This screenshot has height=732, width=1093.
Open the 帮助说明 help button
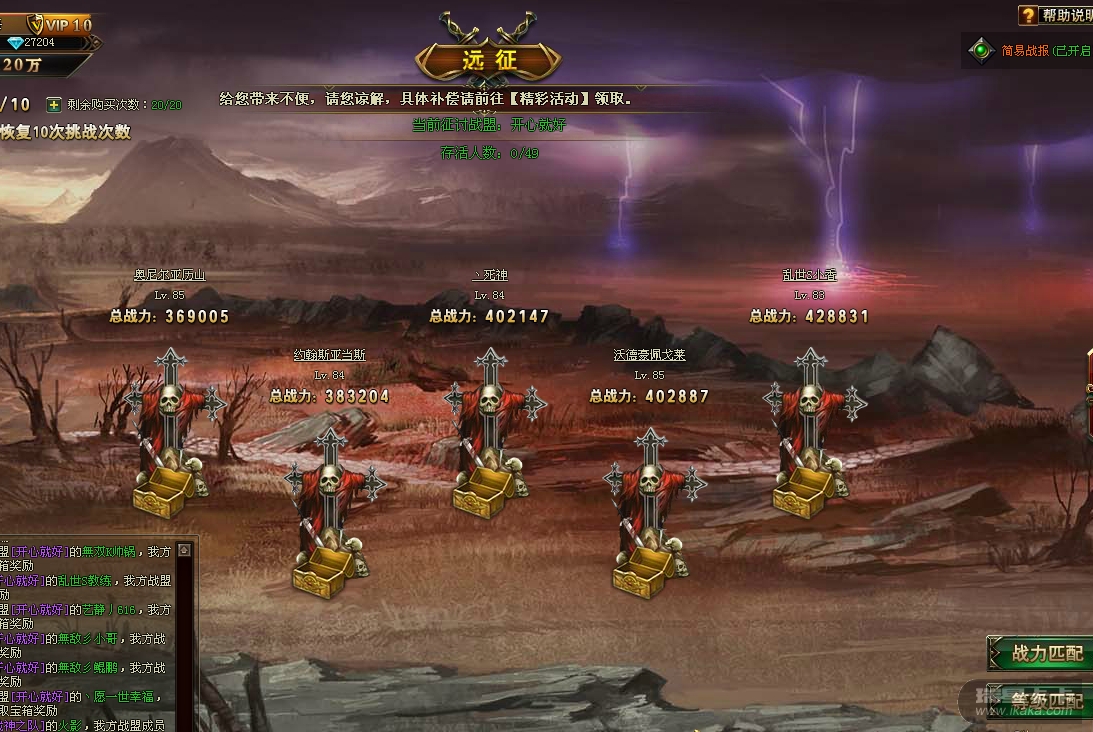click(1057, 15)
